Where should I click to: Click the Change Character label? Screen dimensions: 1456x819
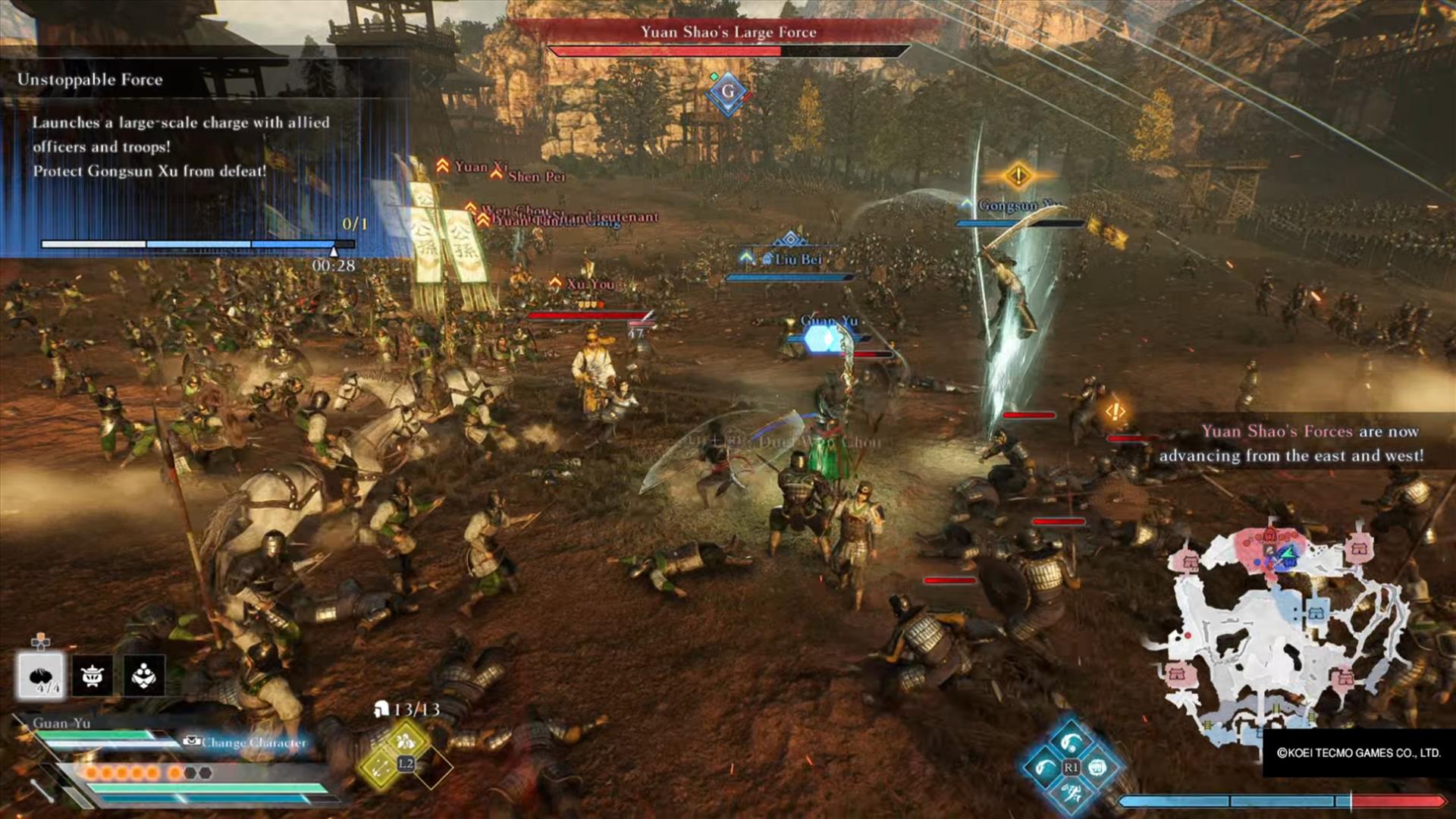tap(253, 742)
